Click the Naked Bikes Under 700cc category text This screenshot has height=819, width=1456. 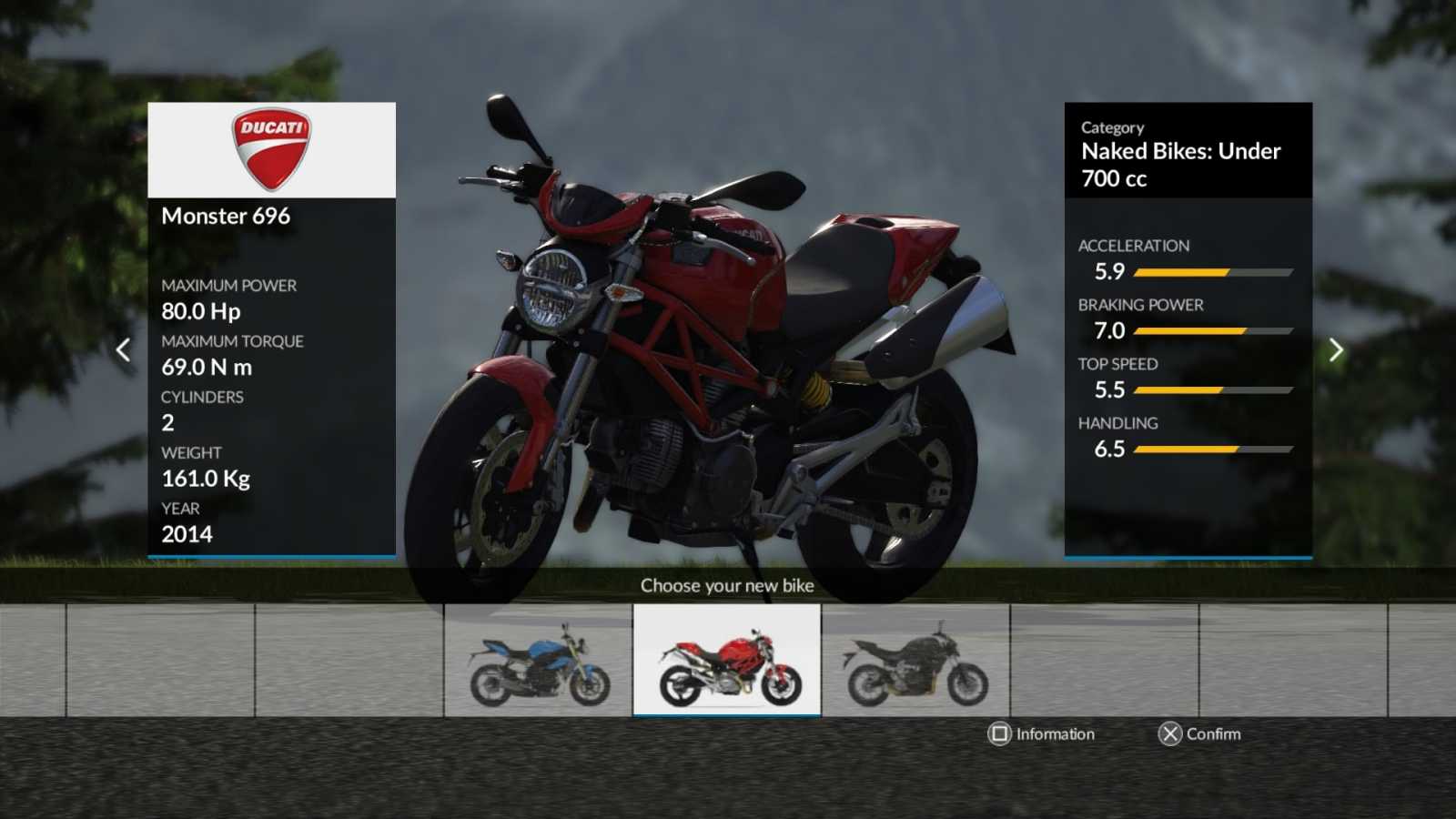pyautogui.click(x=1179, y=165)
